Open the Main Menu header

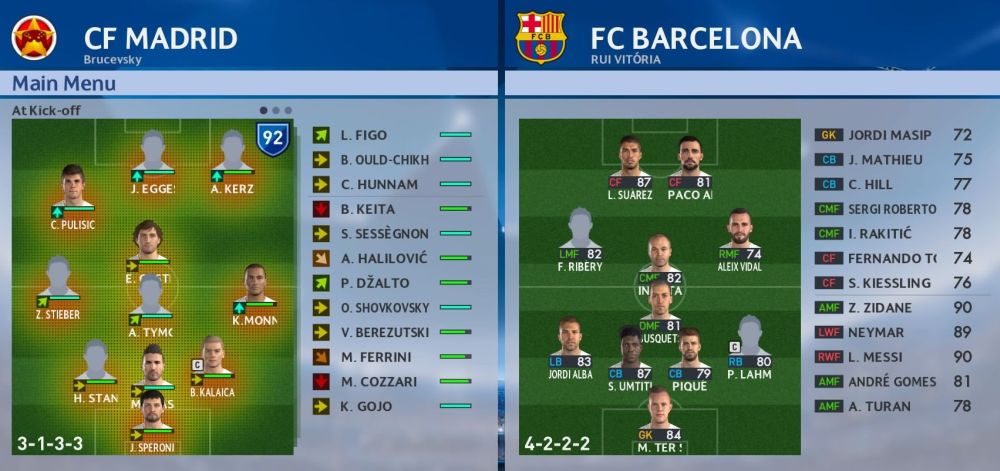coord(65,84)
